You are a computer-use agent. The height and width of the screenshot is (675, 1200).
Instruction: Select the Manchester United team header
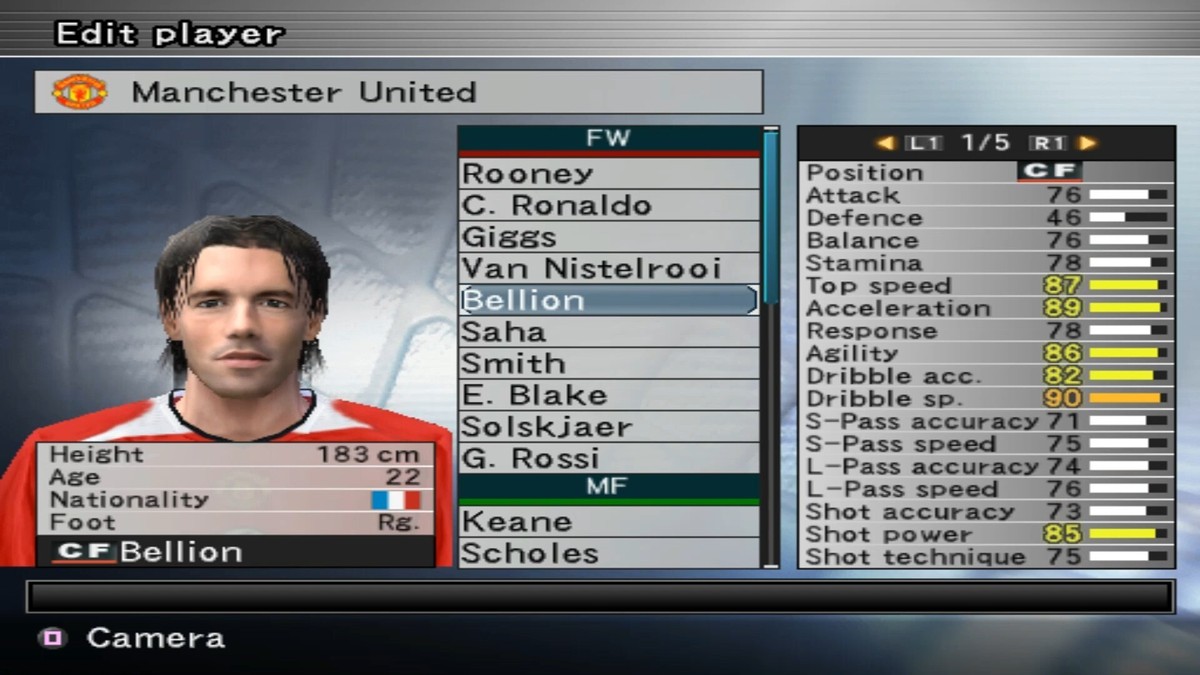point(398,92)
